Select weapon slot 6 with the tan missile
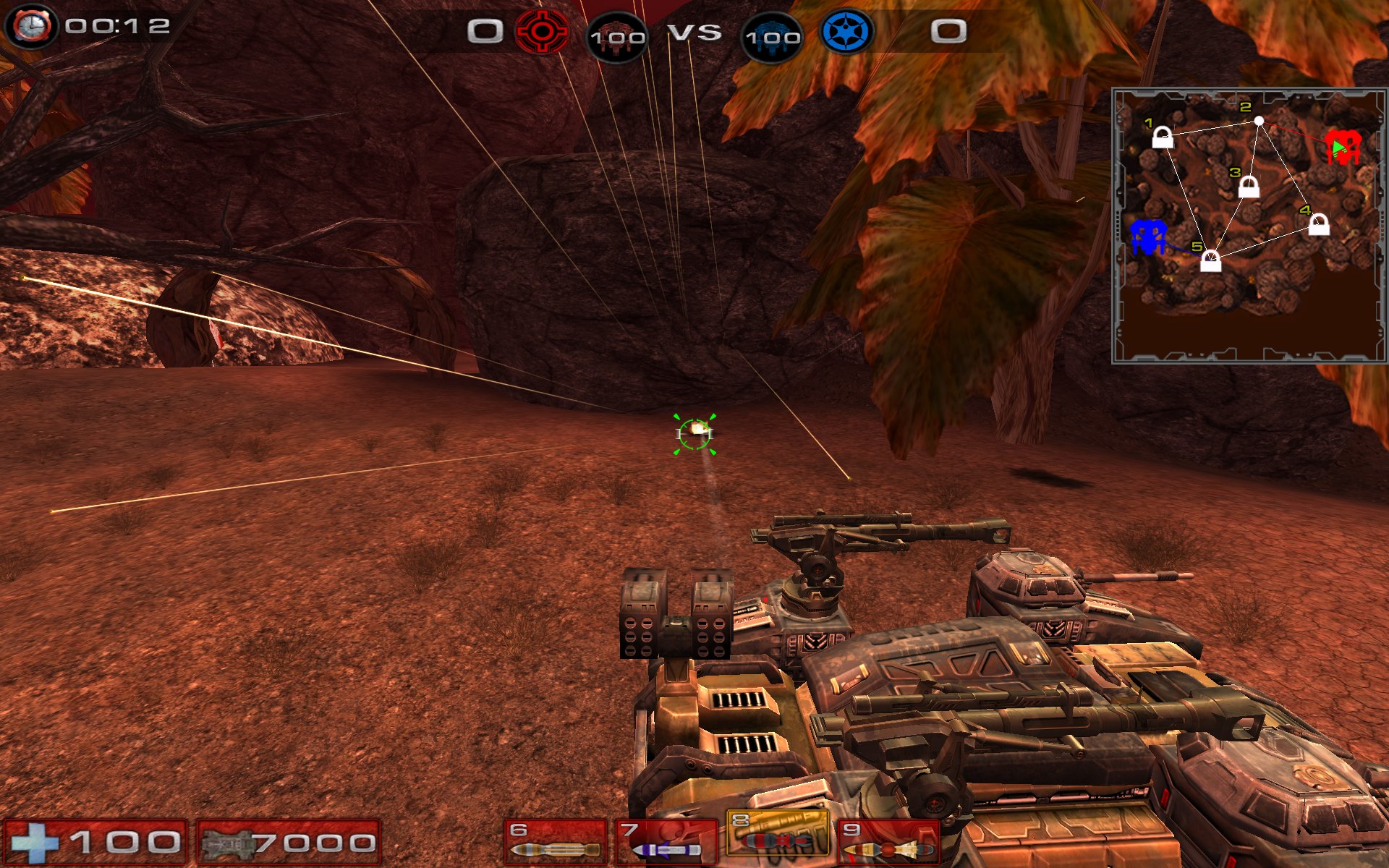Image resolution: width=1389 pixels, height=868 pixels. [555, 843]
